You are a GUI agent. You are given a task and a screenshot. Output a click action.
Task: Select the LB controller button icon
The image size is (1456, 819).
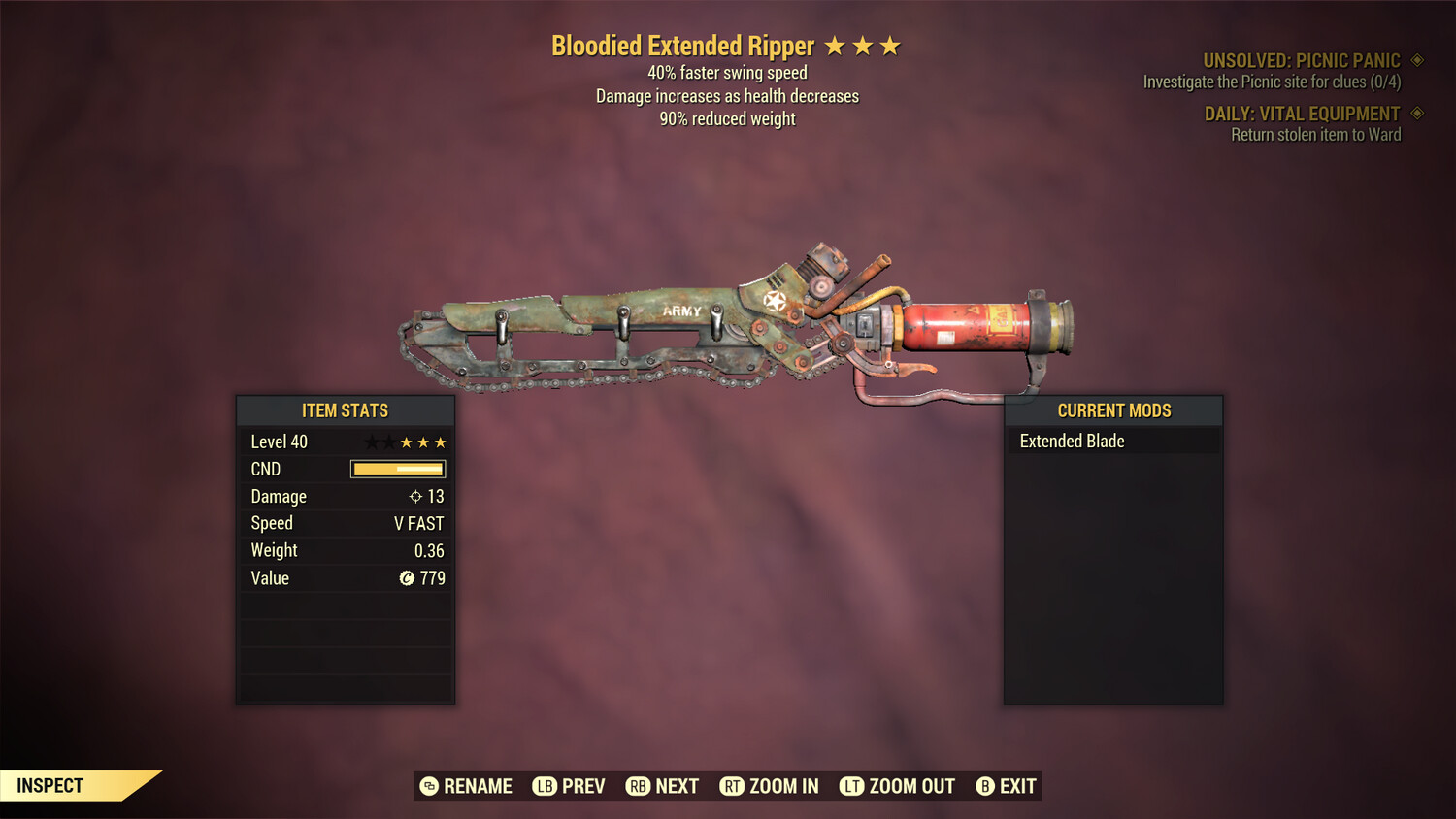[545, 786]
